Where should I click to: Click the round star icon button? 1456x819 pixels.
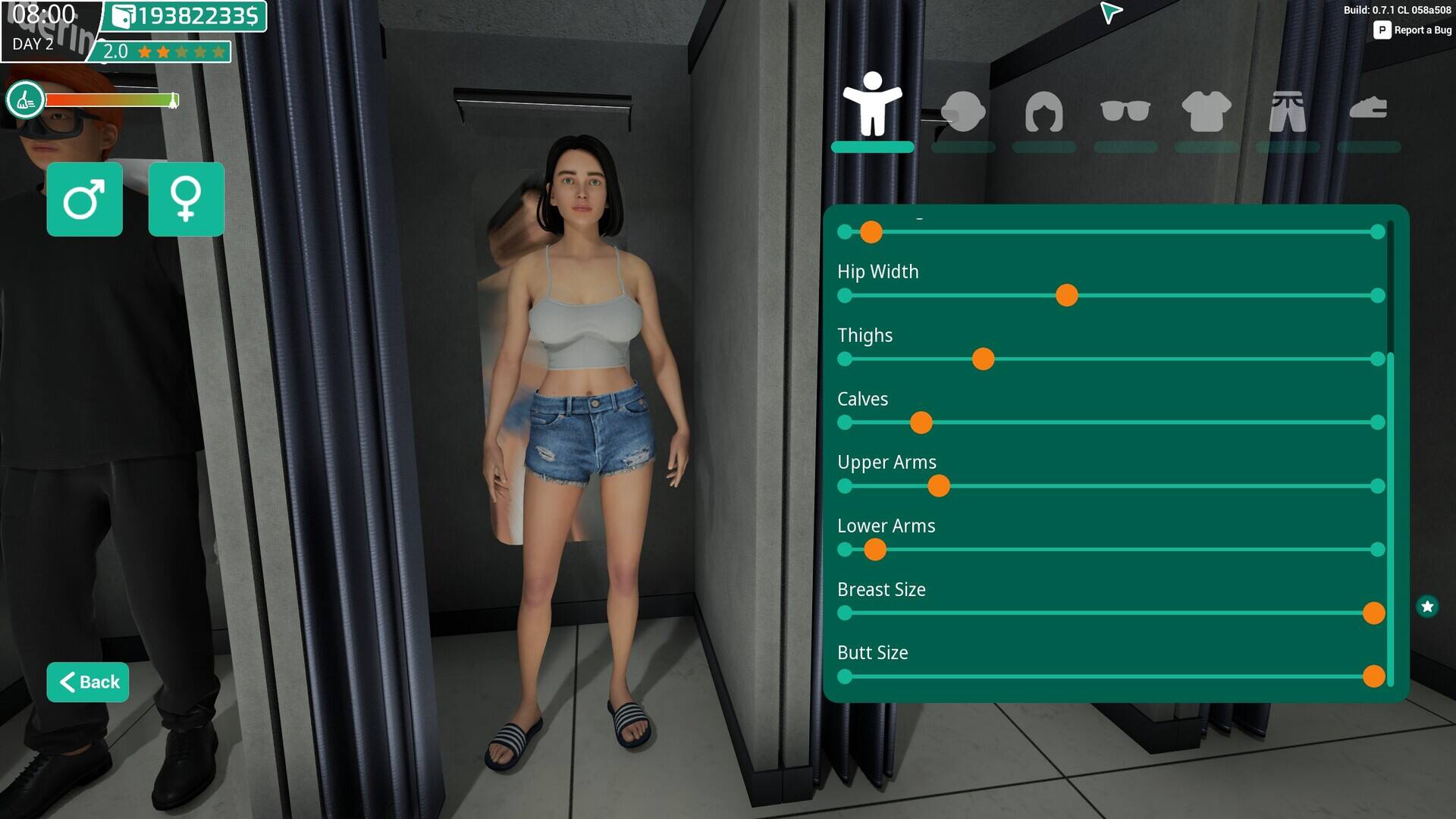(1427, 607)
